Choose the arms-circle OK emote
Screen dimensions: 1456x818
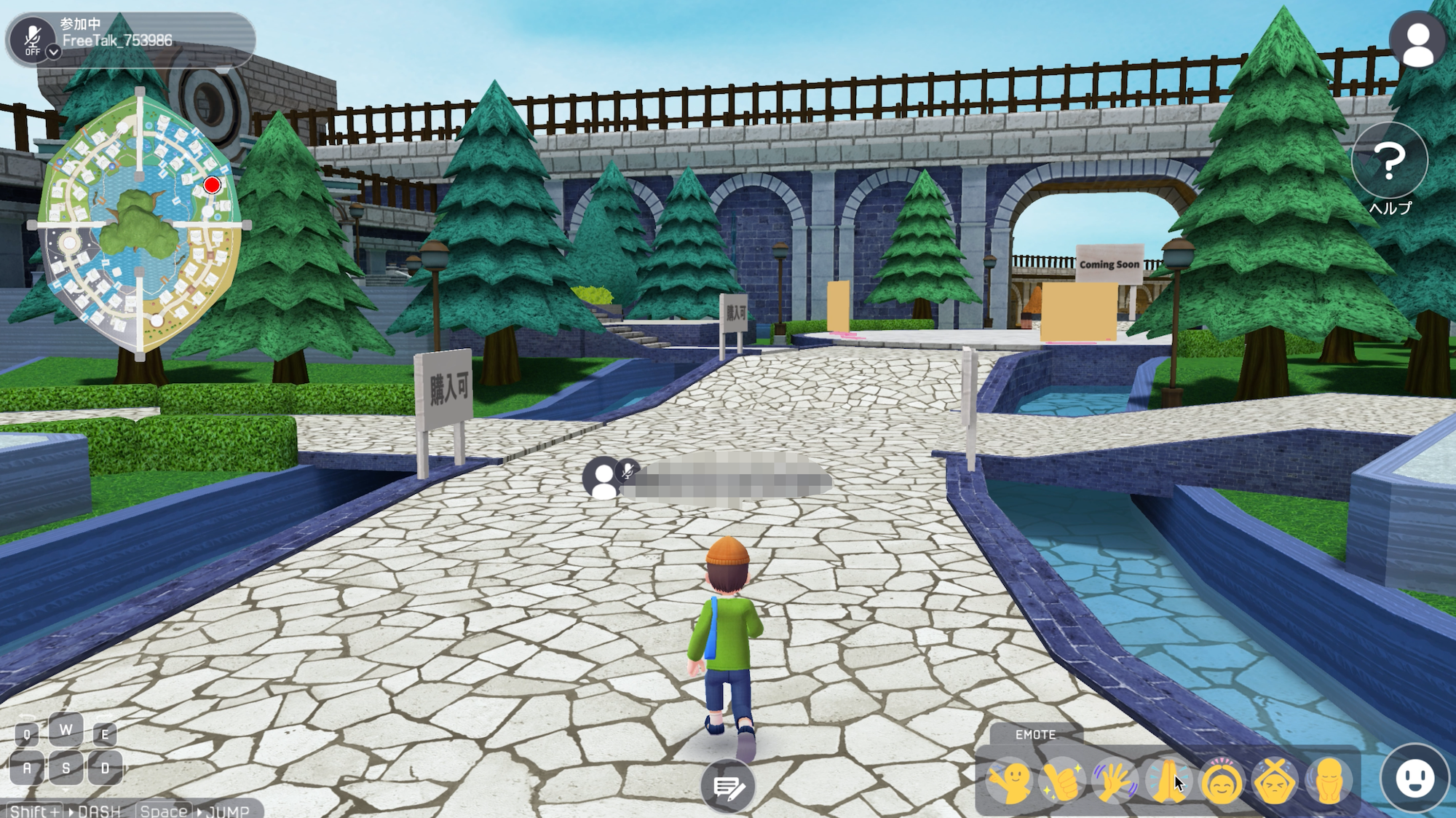click(x=1222, y=782)
